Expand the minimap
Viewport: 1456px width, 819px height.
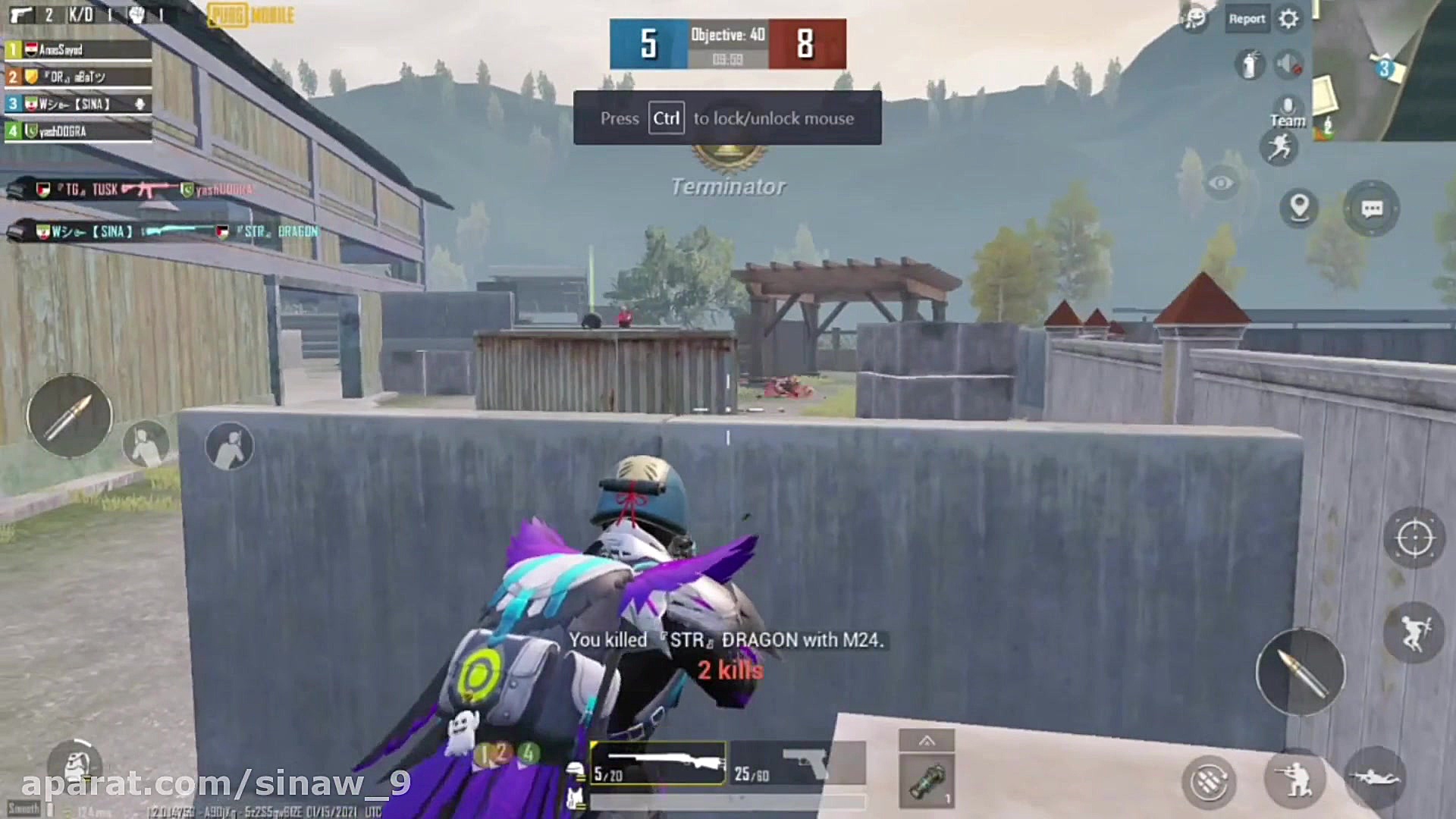[x=1383, y=70]
